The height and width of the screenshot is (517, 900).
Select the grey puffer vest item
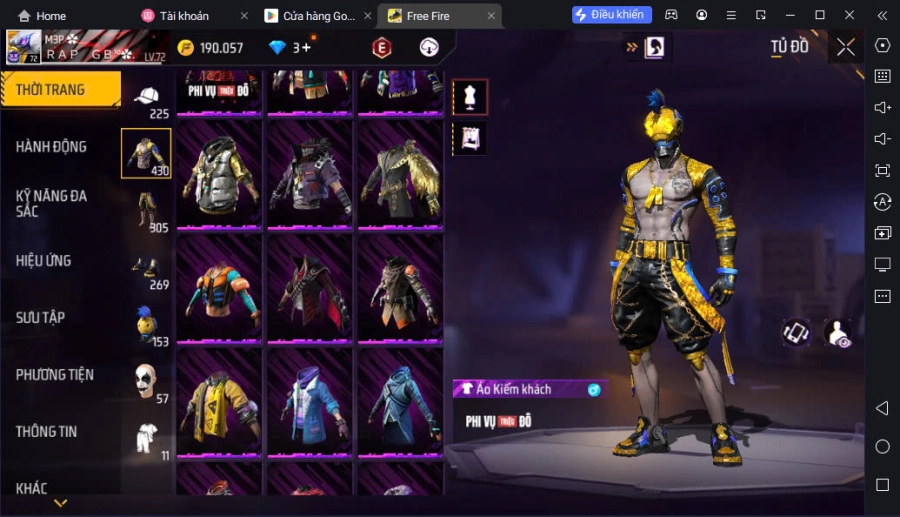(x=219, y=175)
